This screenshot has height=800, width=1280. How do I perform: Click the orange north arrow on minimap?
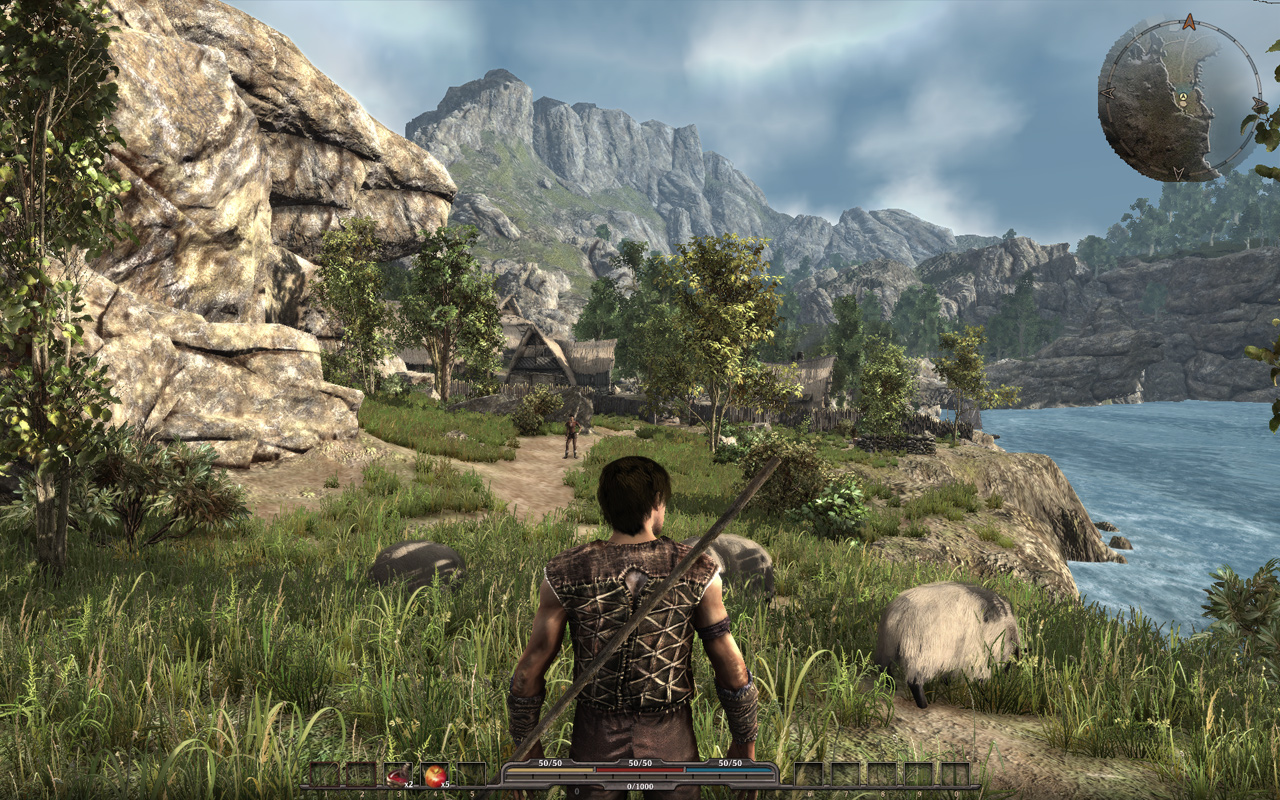click(x=1189, y=21)
